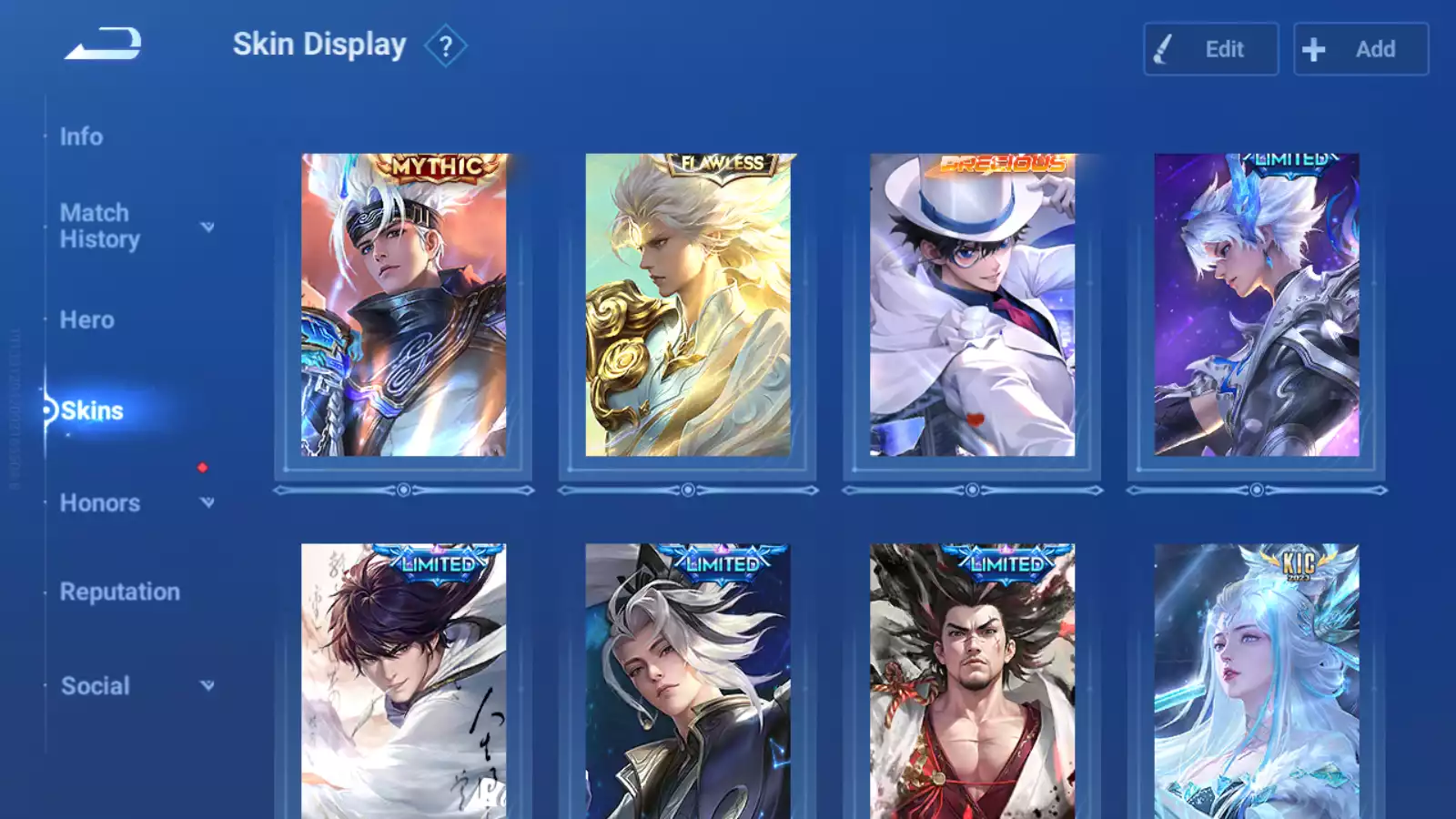Switch to the Hero tab
Viewport: 1456px width, 819px height.
pos(86,320)
